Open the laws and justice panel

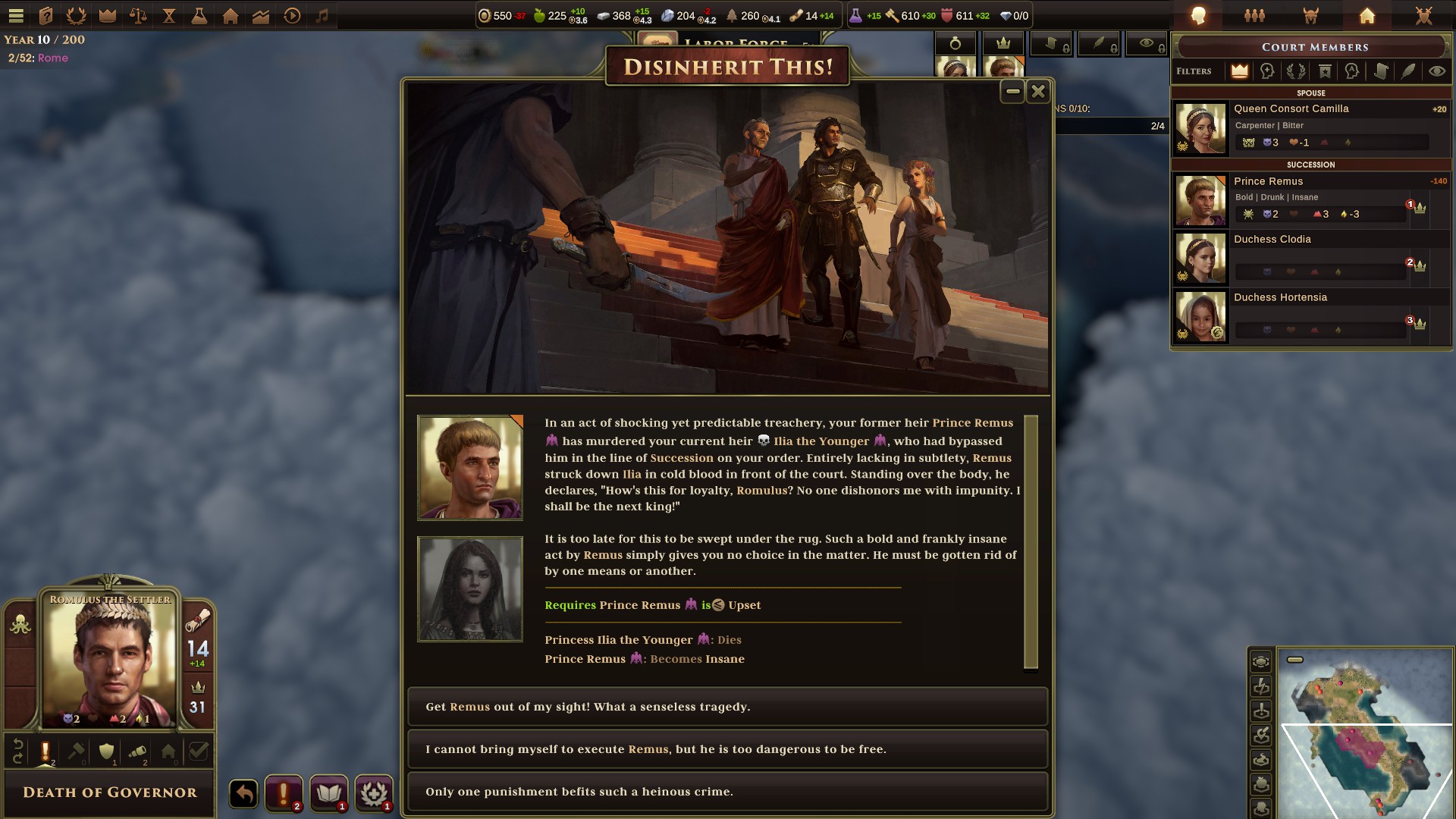click(139, 14)
